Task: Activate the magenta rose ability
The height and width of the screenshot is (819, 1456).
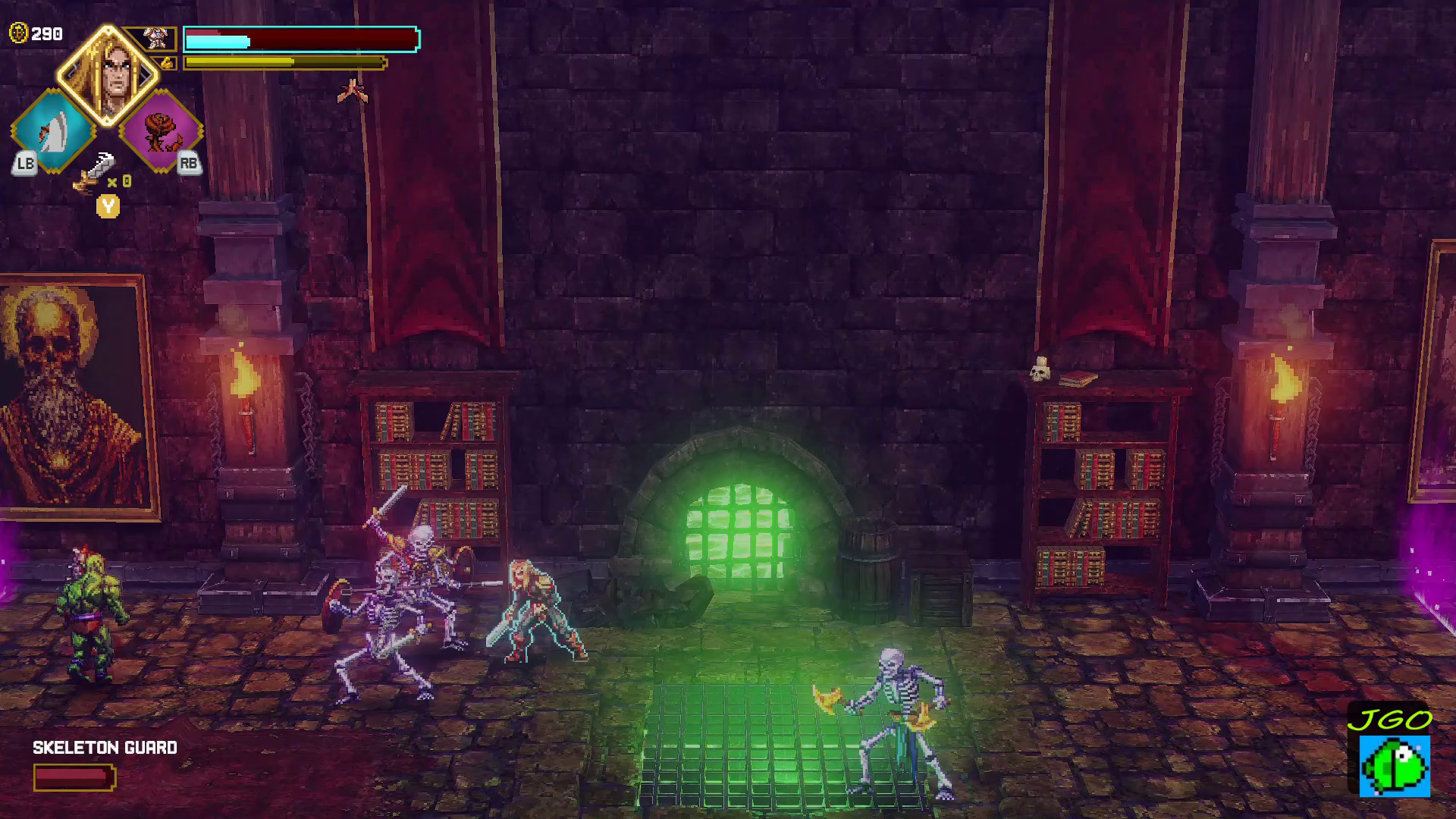Action: click(161, 130)
